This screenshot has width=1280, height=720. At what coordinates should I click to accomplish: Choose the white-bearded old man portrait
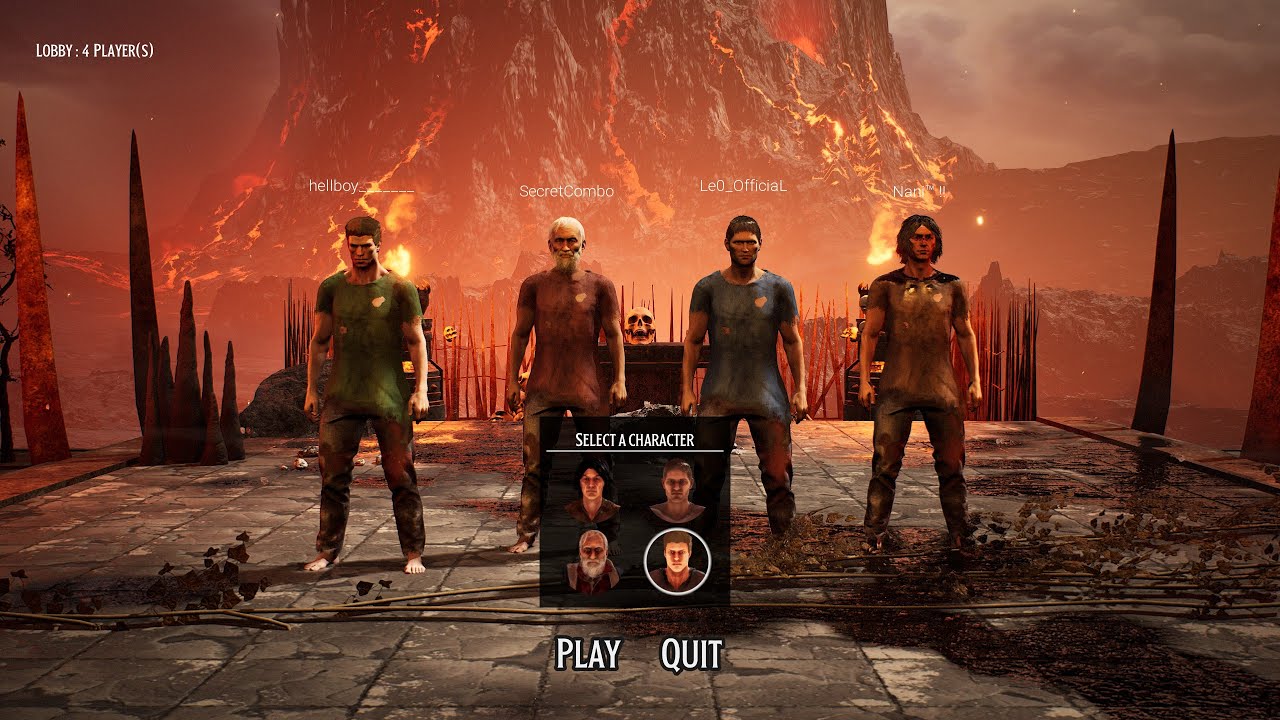[x=592, y=562]
